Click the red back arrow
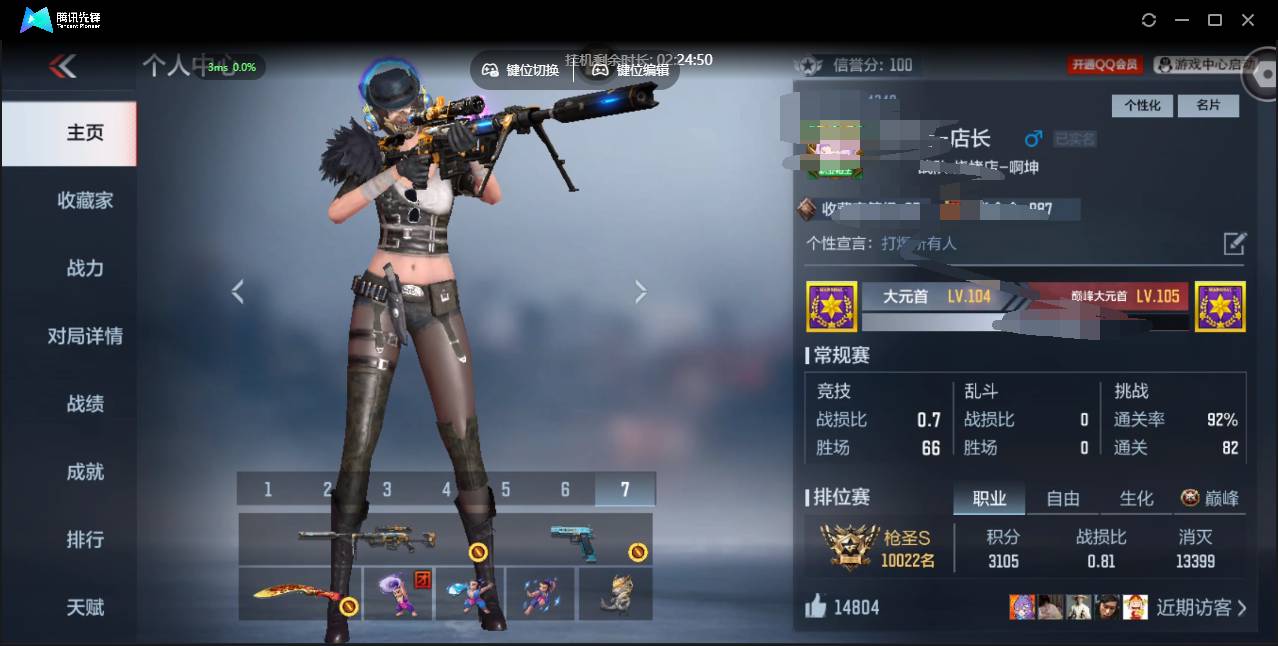1278x646 pixels. [63, 67]
